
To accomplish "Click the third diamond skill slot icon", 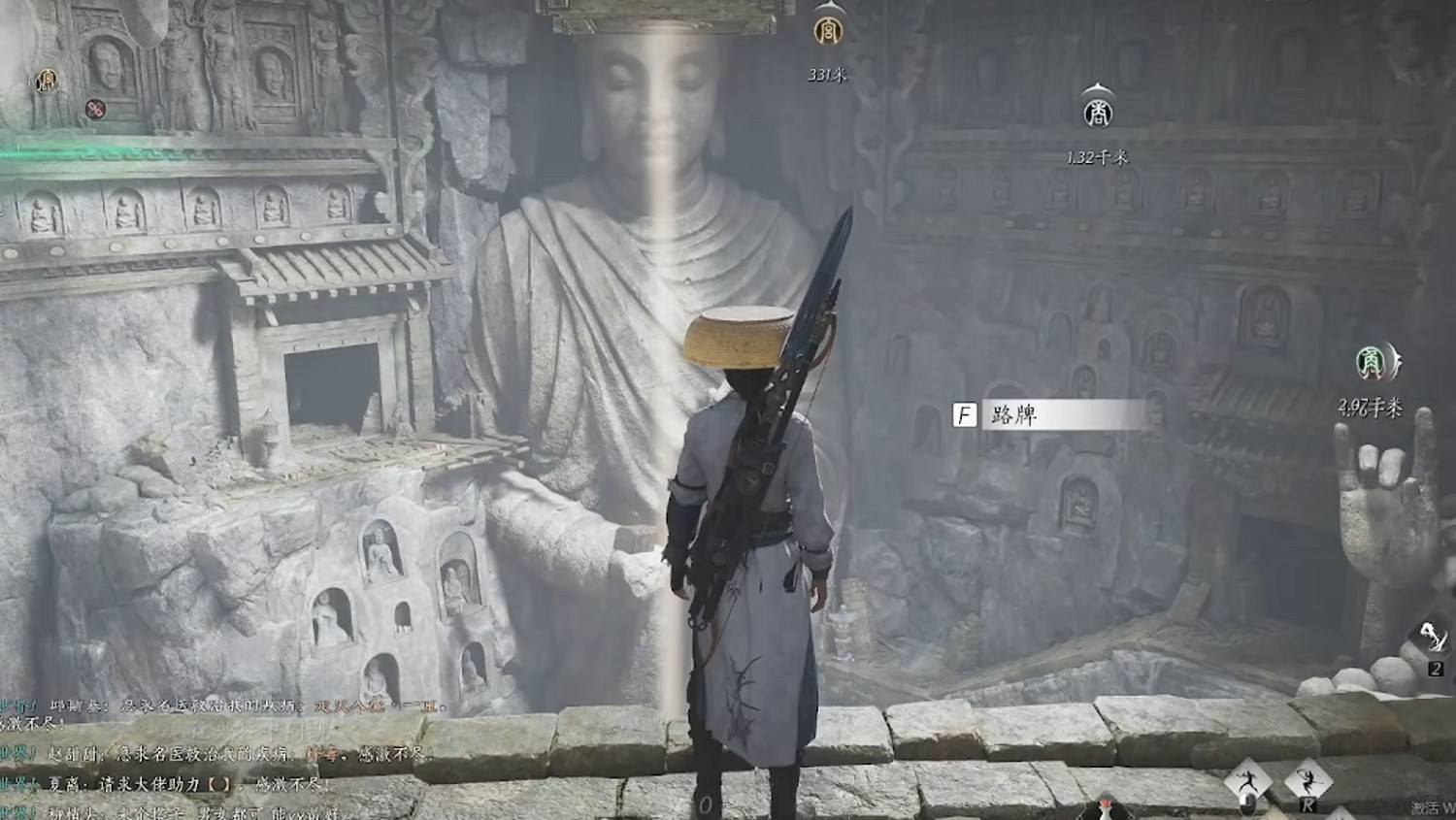I will point(1340,815).
